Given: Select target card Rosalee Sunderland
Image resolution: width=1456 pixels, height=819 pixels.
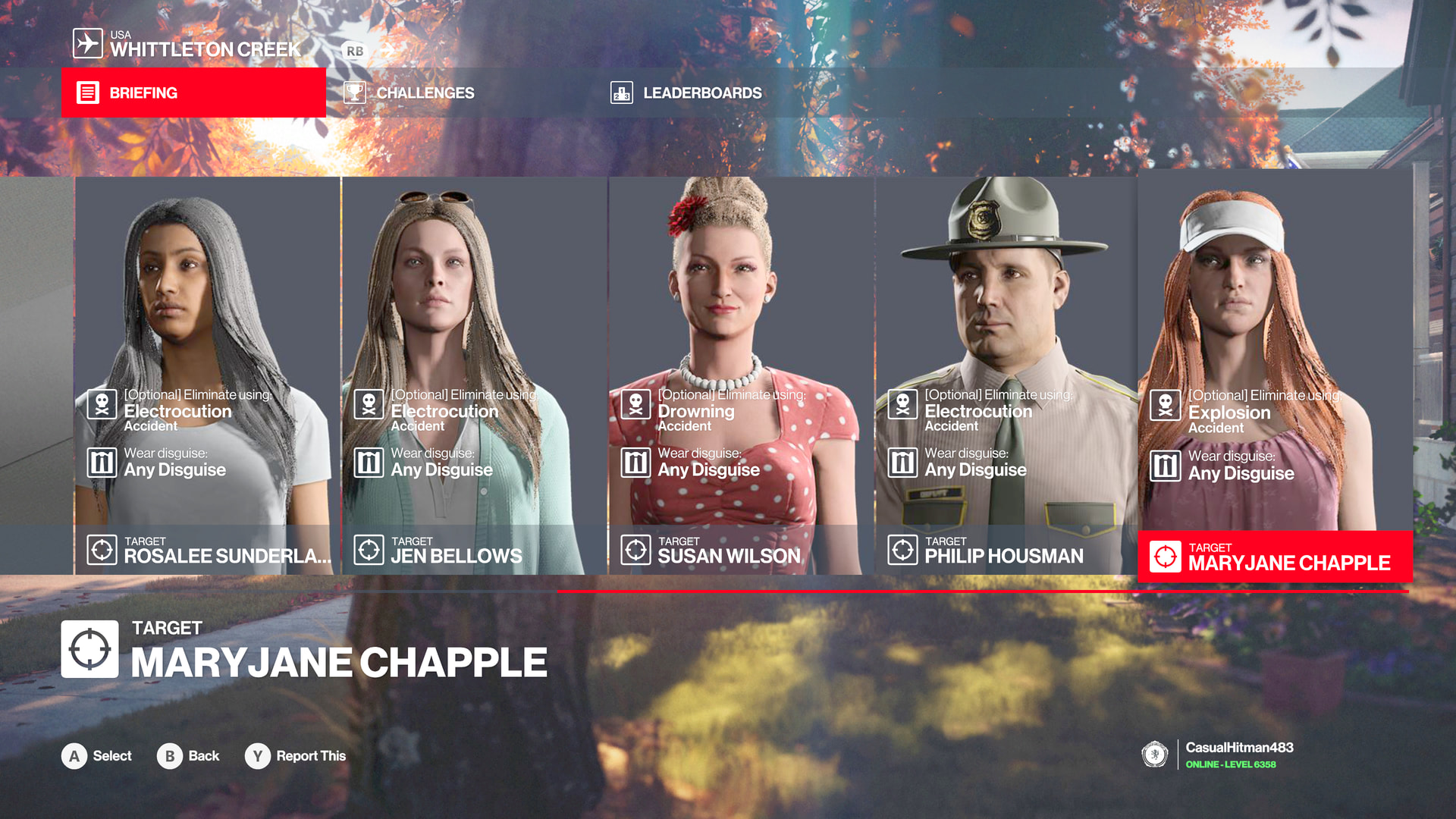Looking at the screenshot, I should [x=208, y=375].
